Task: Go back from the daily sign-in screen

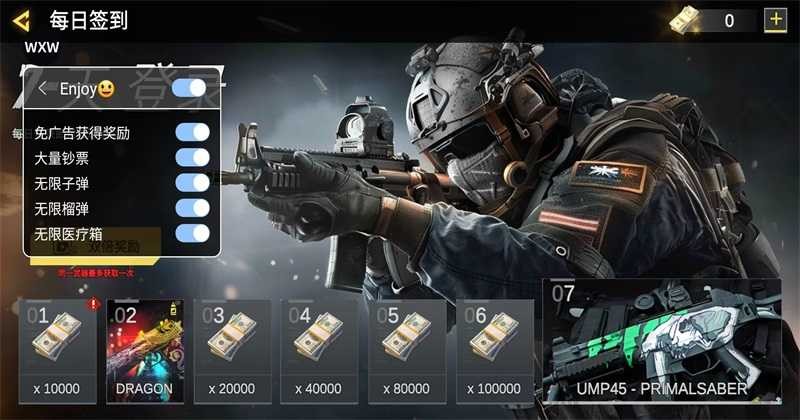Action: [x=22, y=20]
